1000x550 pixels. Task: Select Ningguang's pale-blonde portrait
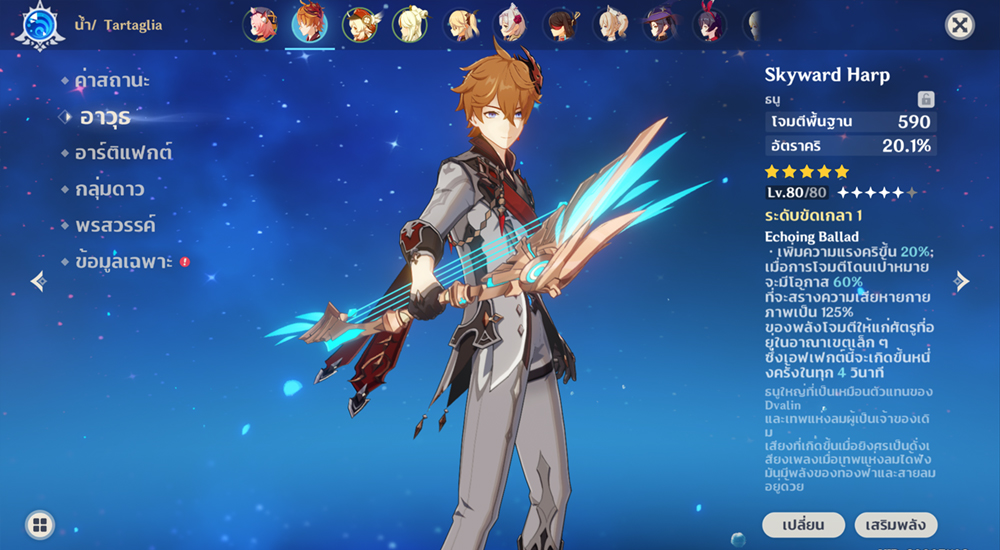click(x=410, y=24)
